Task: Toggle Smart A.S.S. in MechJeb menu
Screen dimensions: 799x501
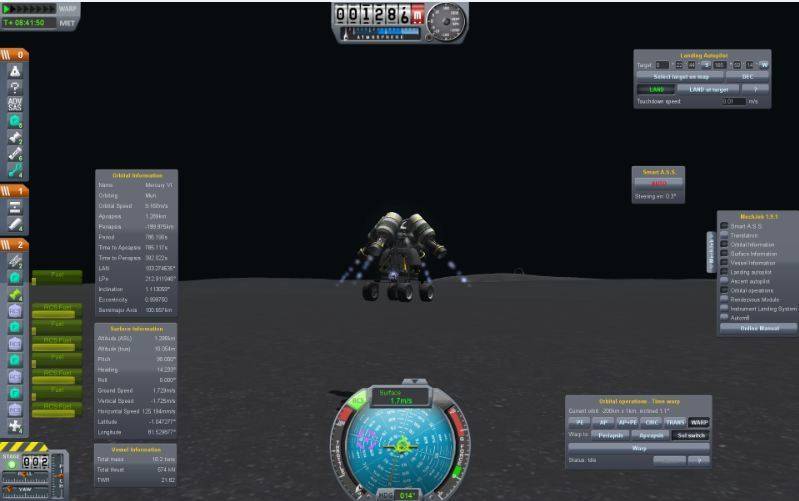Action: [x=724, y=226]
